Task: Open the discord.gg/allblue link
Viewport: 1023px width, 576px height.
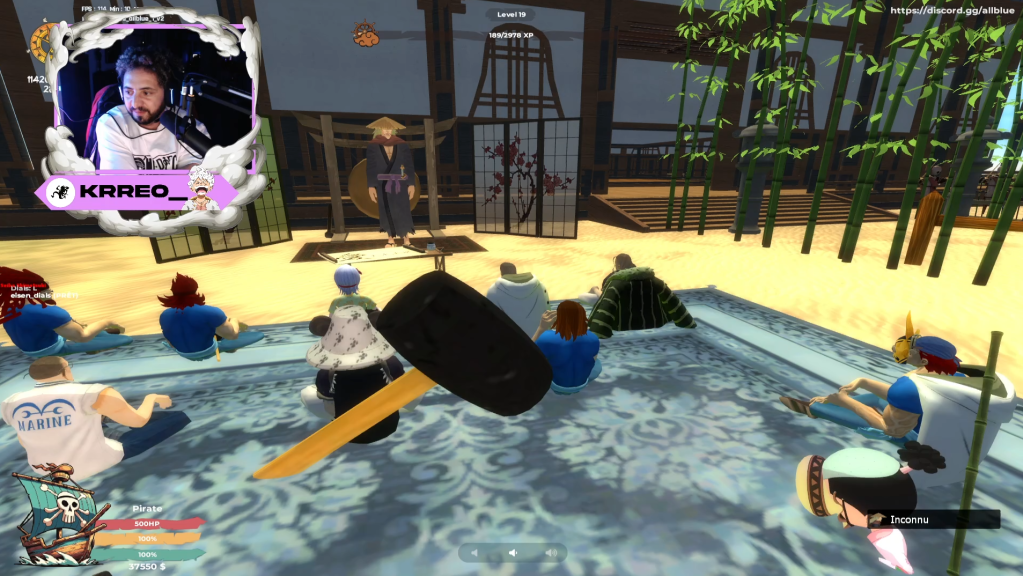Action: [x=952, y=10]
